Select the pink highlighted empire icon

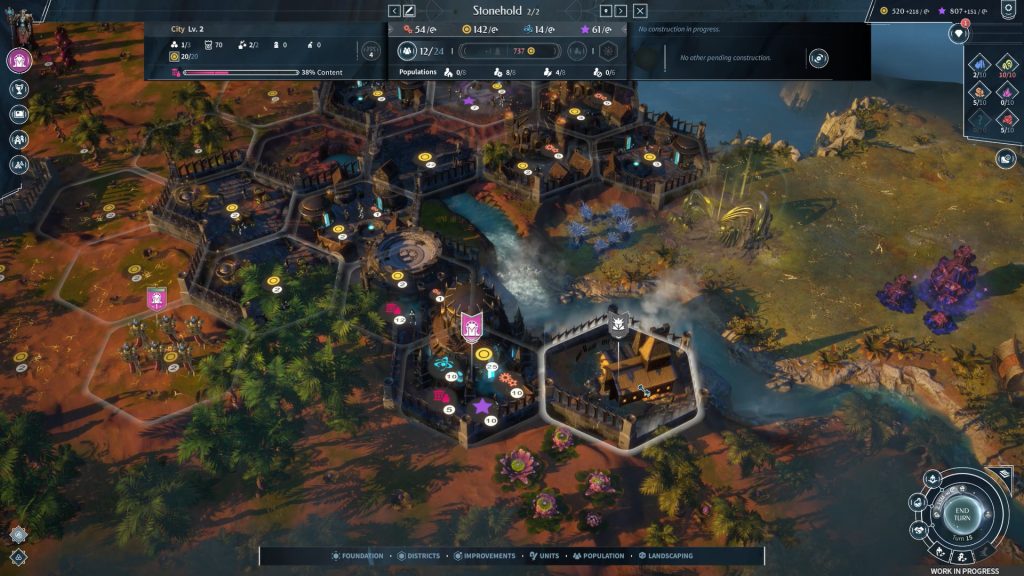[x=19, y=60]
